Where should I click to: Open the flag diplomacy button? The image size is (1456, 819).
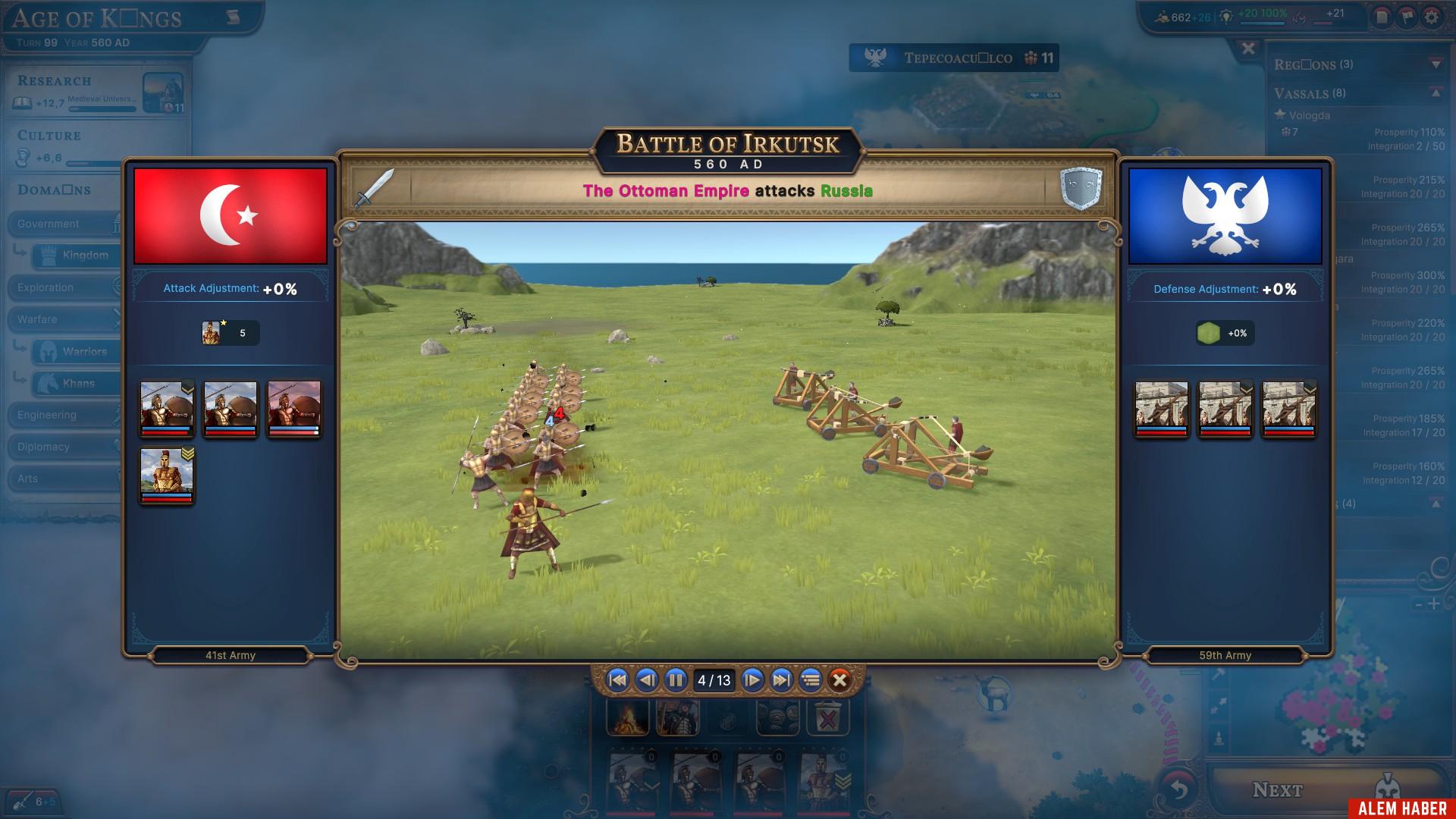click(x=1407, y=17)
